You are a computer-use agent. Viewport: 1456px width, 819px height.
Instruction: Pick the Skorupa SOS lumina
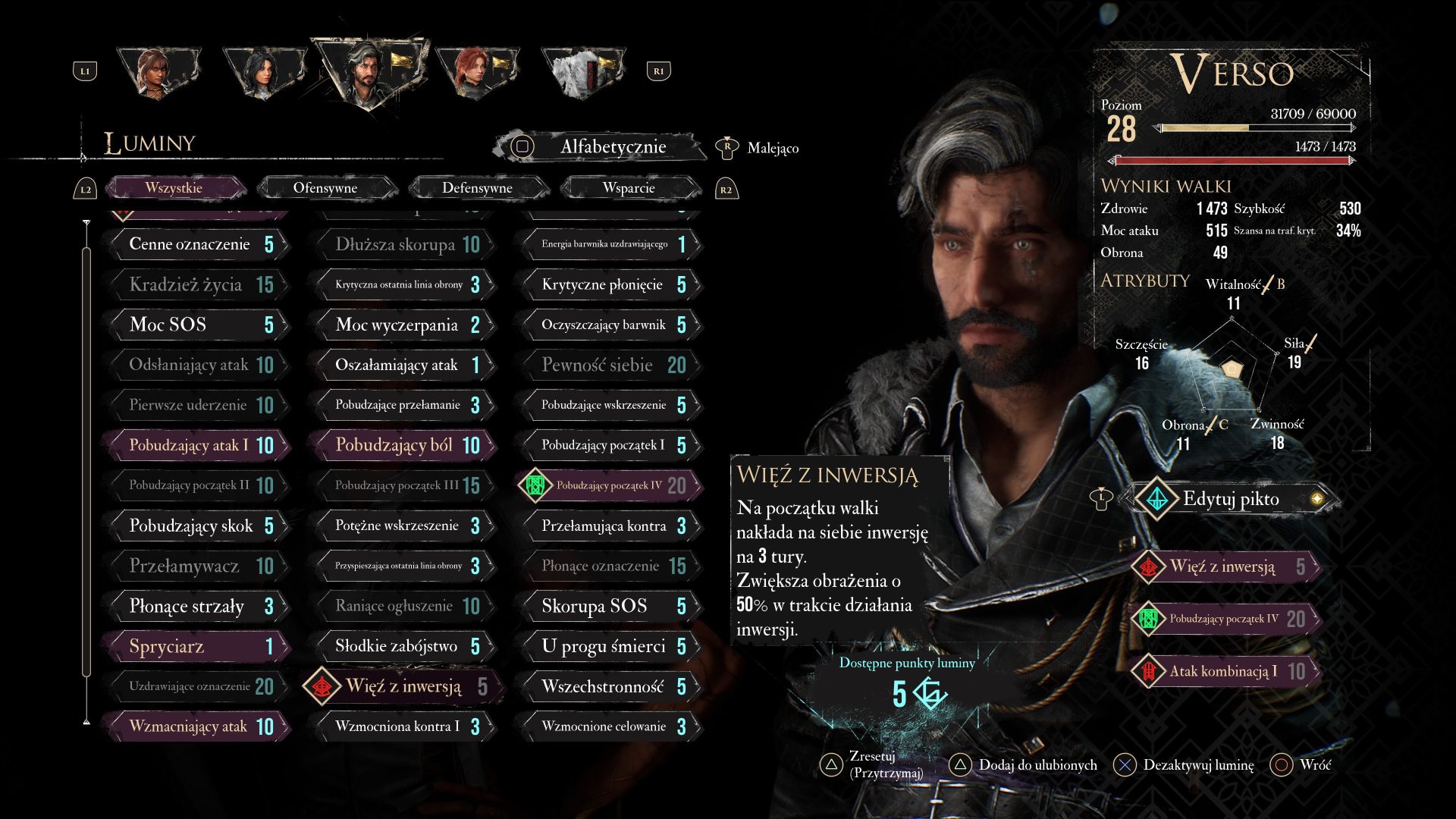pyautogui.click(x=611, y=606)
